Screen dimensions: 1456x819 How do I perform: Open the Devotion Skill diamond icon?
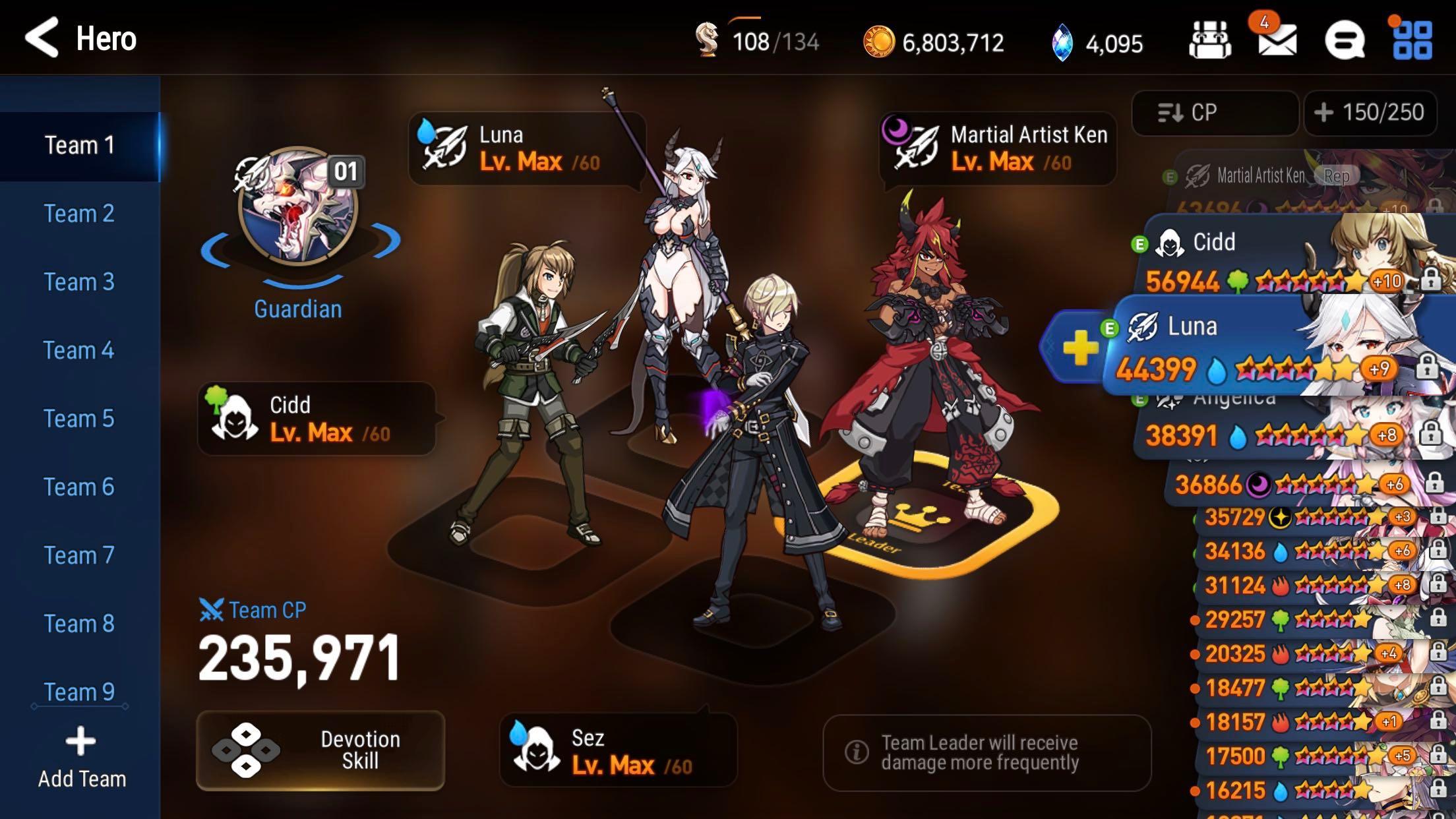coord(247,752)
